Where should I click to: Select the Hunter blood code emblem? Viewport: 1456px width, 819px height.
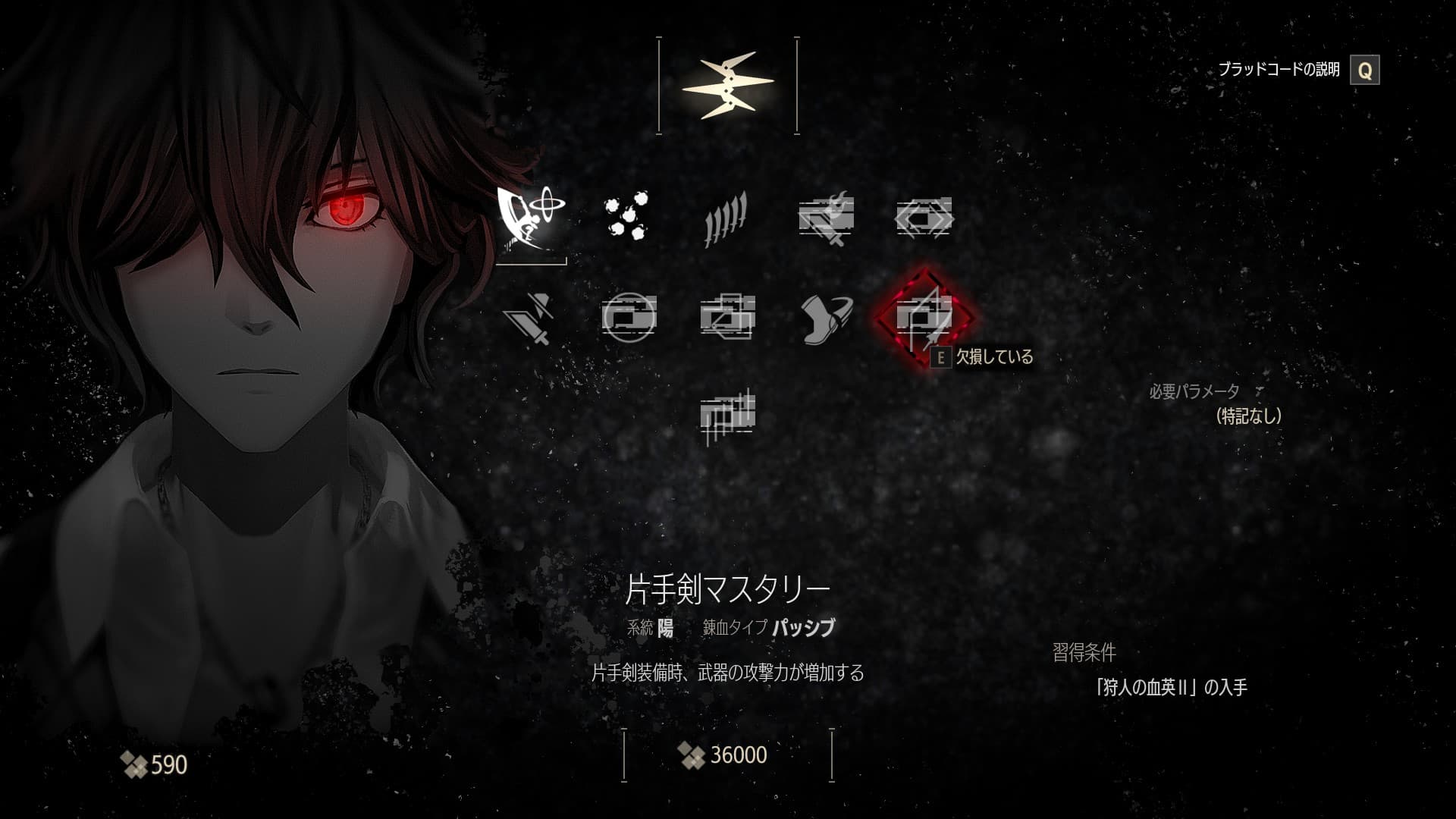727,86
